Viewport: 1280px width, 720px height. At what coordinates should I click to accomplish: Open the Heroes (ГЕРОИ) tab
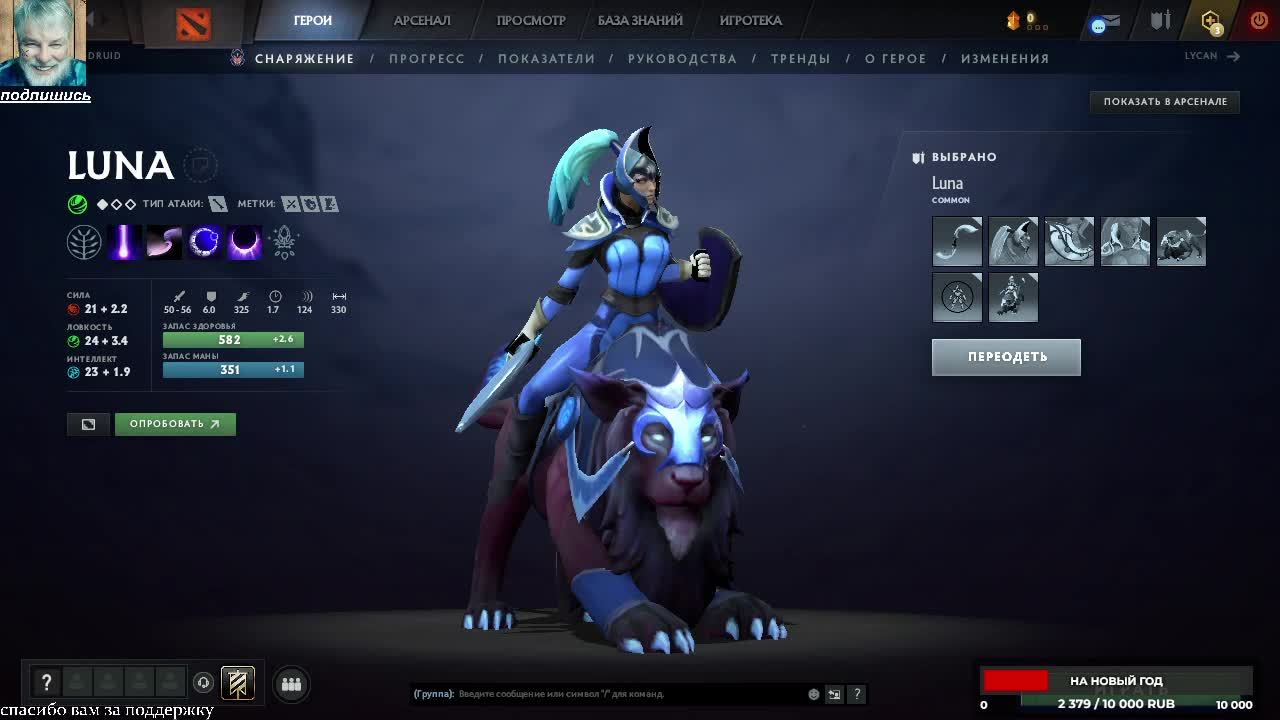[313, 20]
